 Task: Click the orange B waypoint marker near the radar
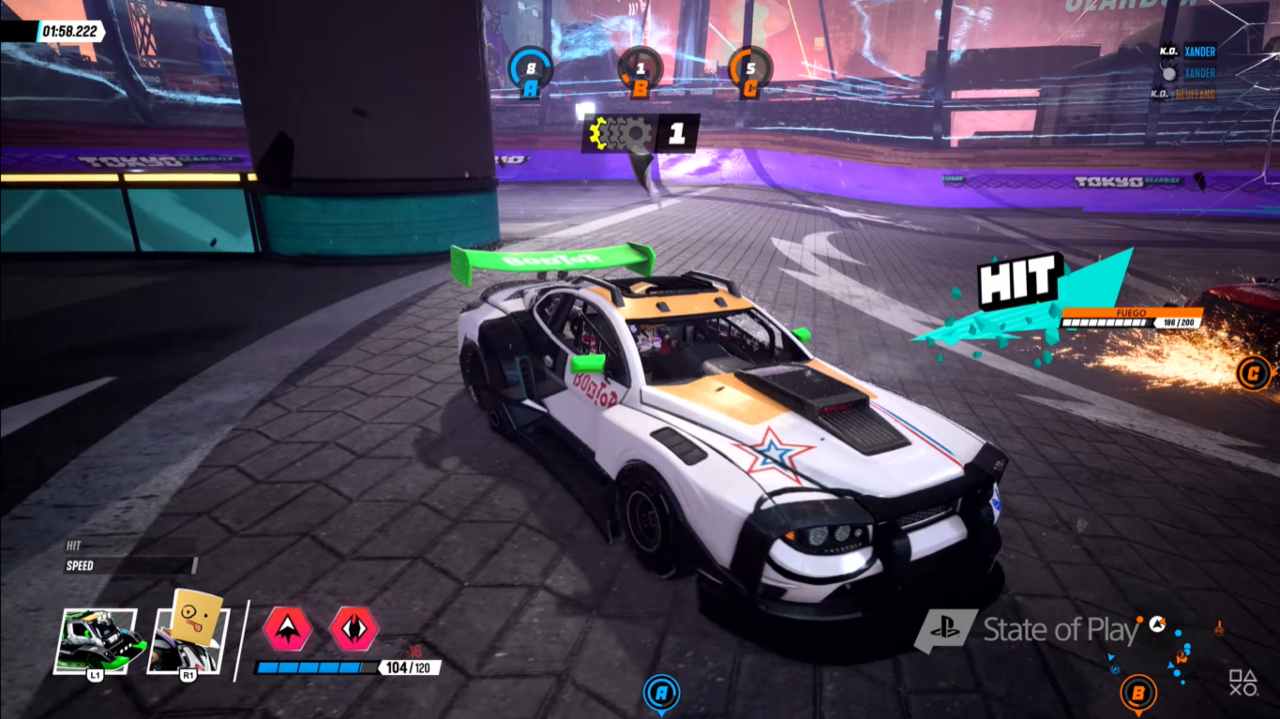(1138, 691)
